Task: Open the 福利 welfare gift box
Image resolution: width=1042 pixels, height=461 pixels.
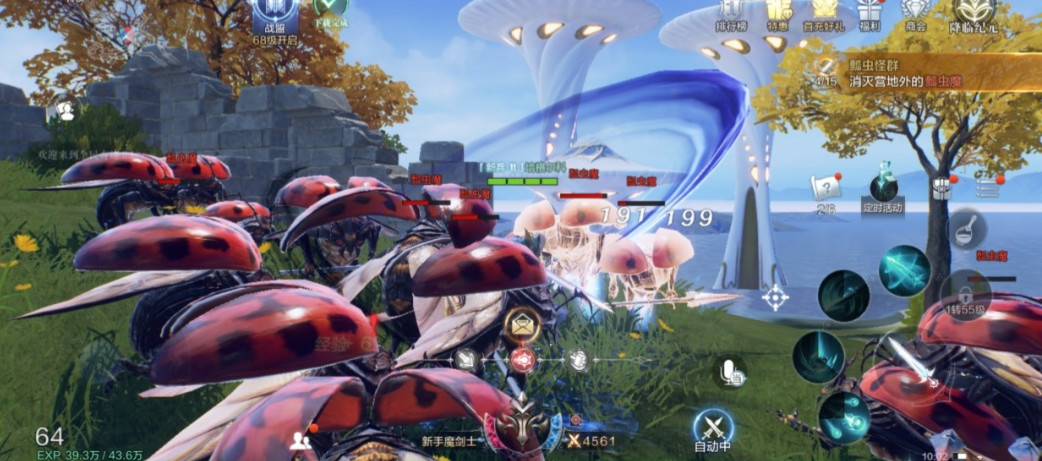Action: [868, 12]
